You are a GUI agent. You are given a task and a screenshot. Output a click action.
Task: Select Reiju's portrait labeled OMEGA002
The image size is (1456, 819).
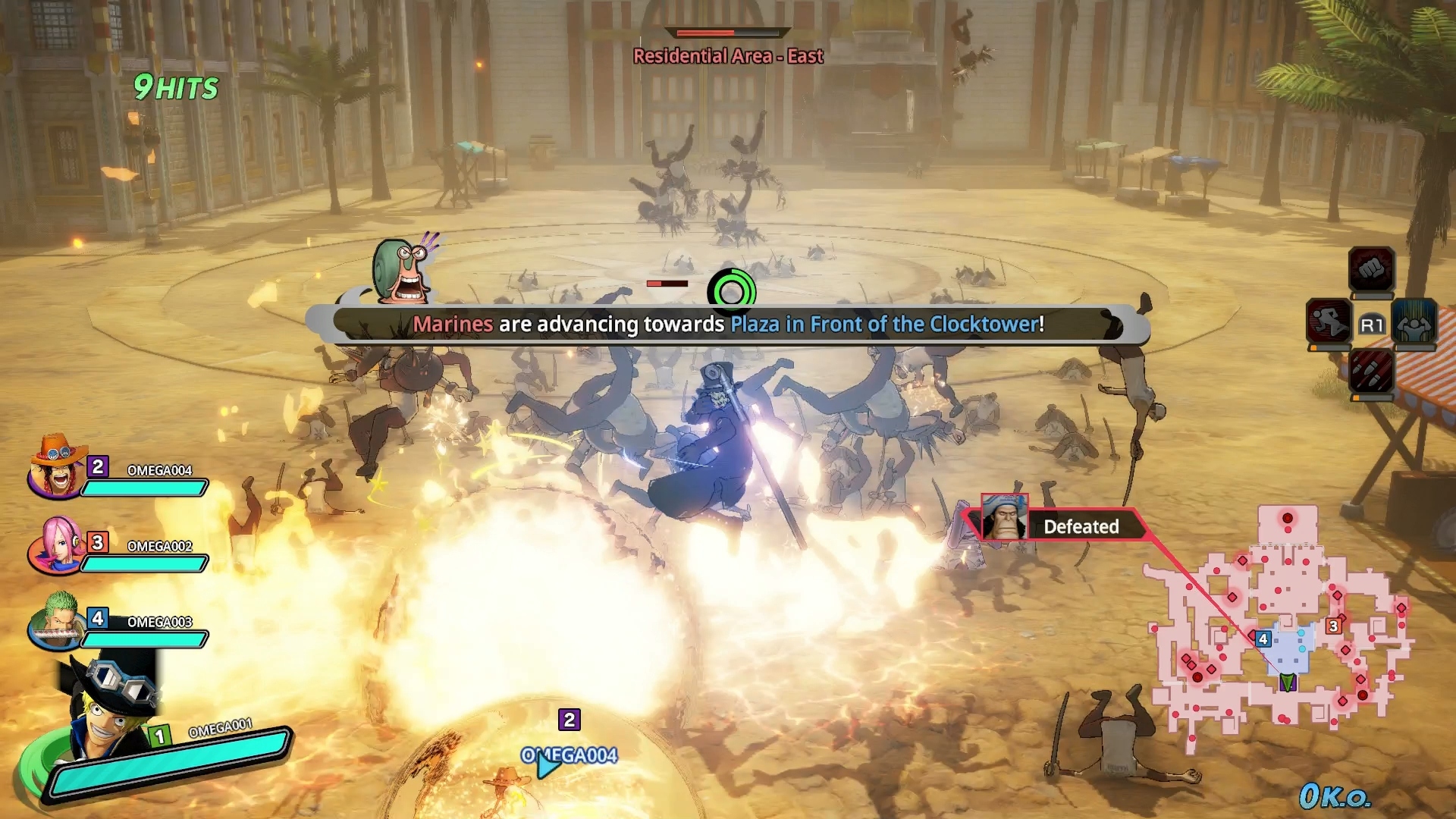56,544
